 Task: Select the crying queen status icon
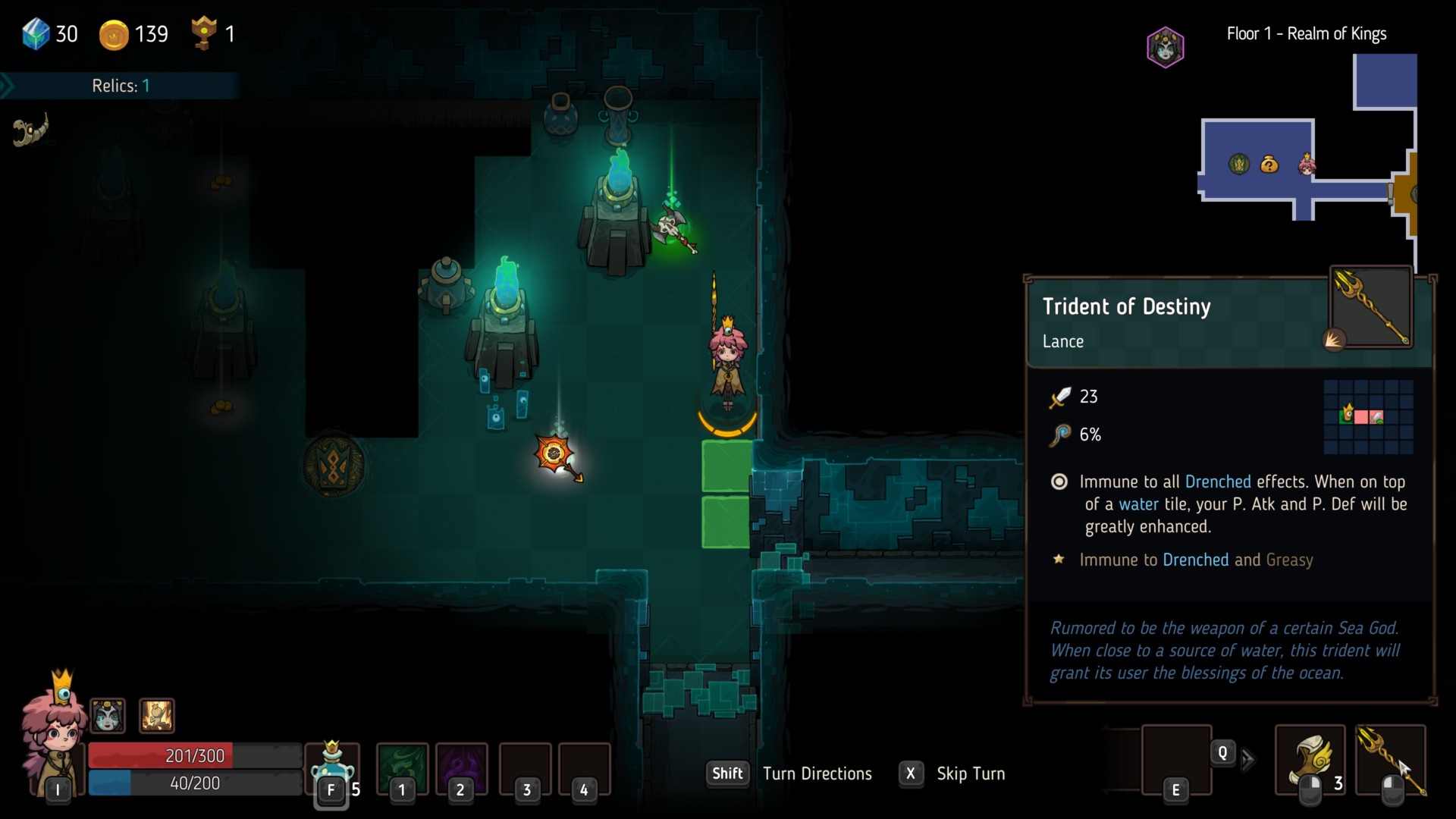(x=108, y=715)
